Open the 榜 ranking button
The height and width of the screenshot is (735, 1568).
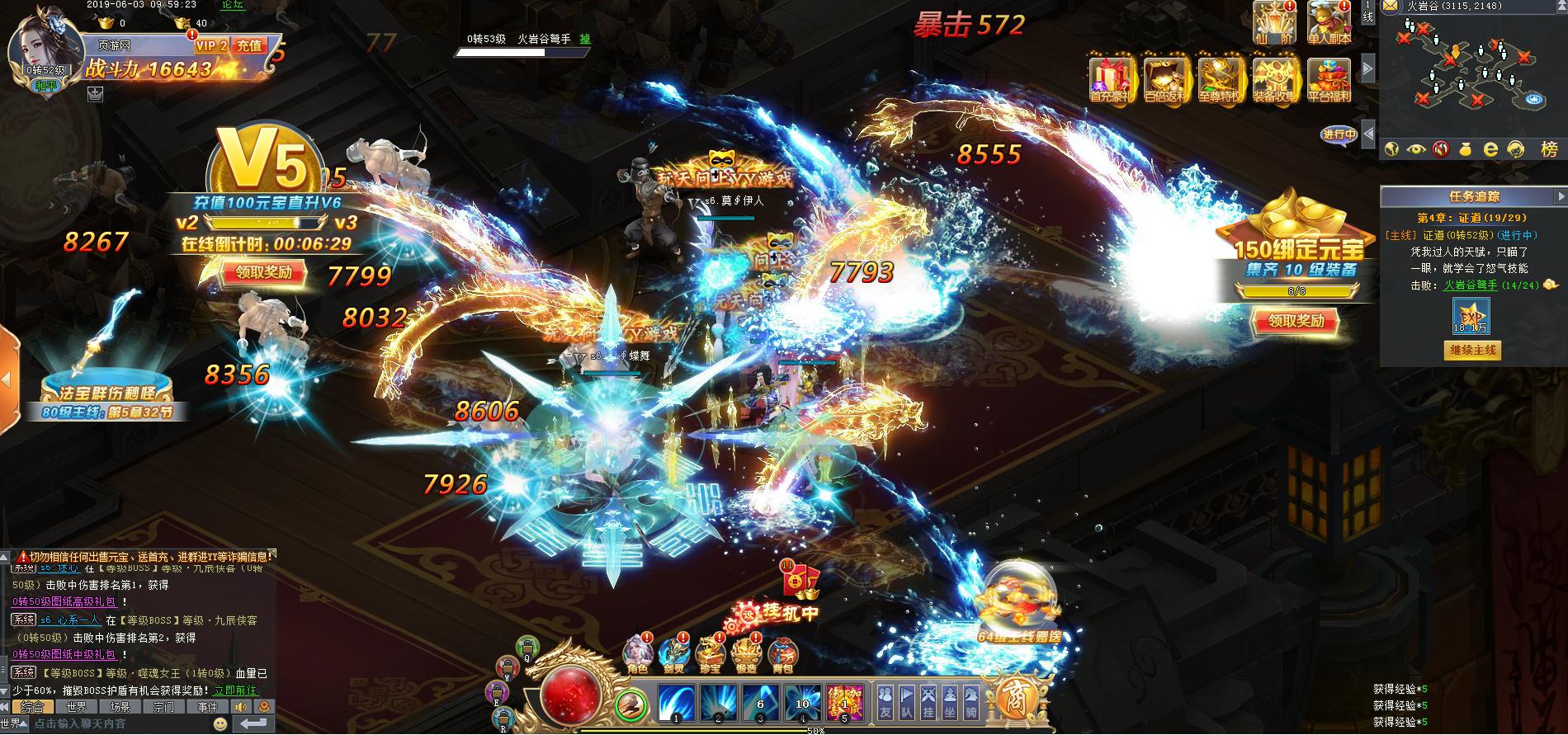coord(1549,149)
